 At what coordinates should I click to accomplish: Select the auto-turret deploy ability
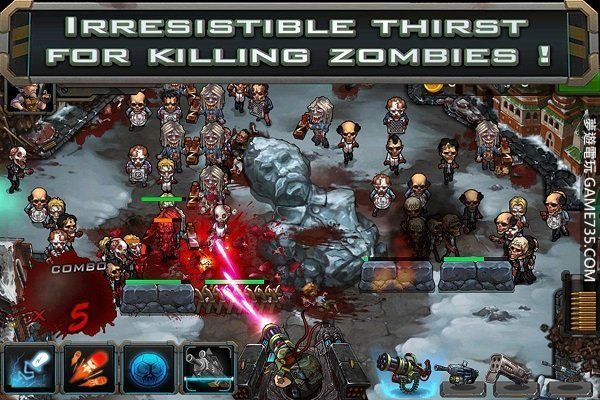pos(207,368)
